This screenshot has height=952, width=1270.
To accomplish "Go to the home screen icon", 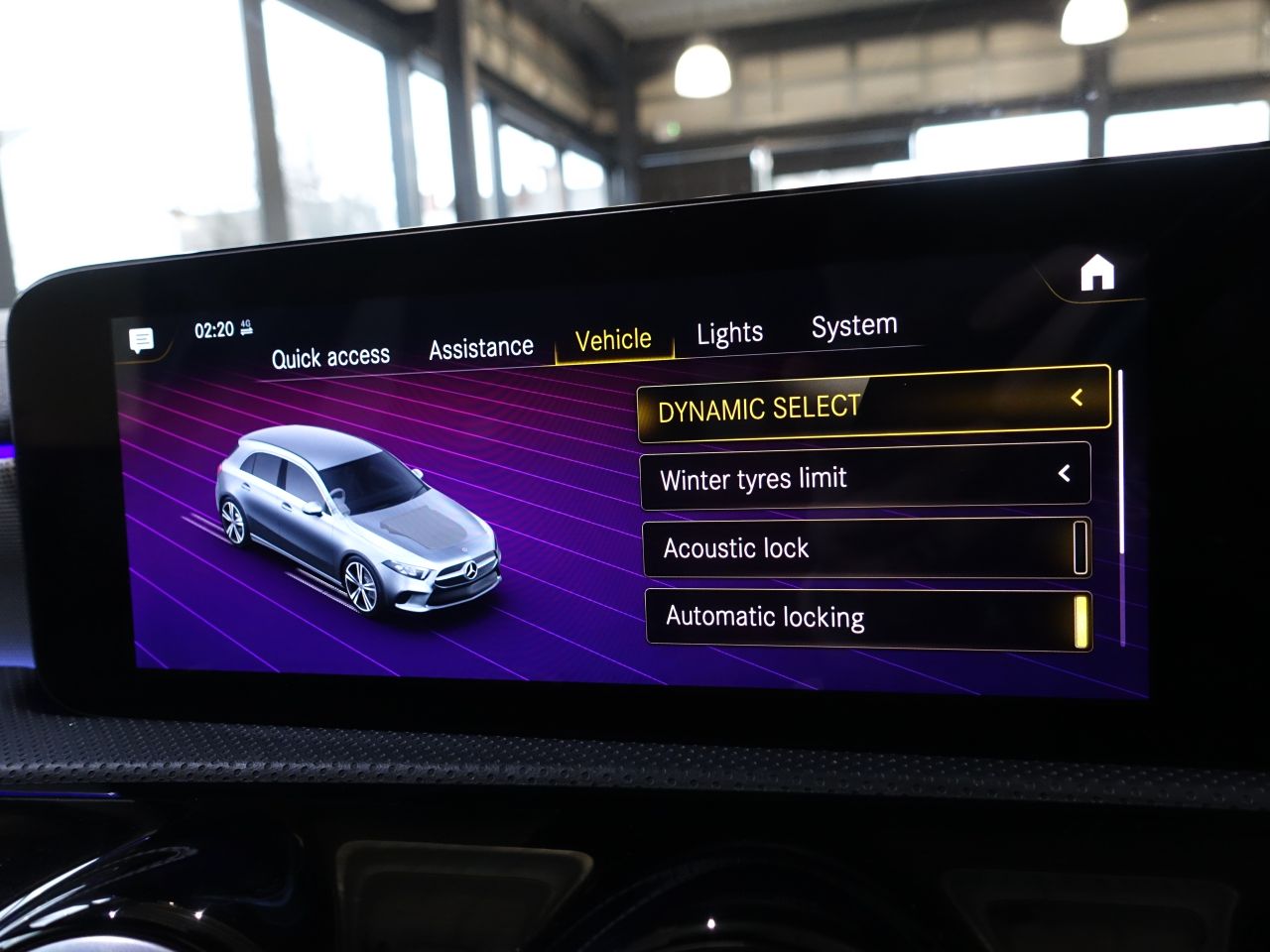I will [x=1097, y=273].
